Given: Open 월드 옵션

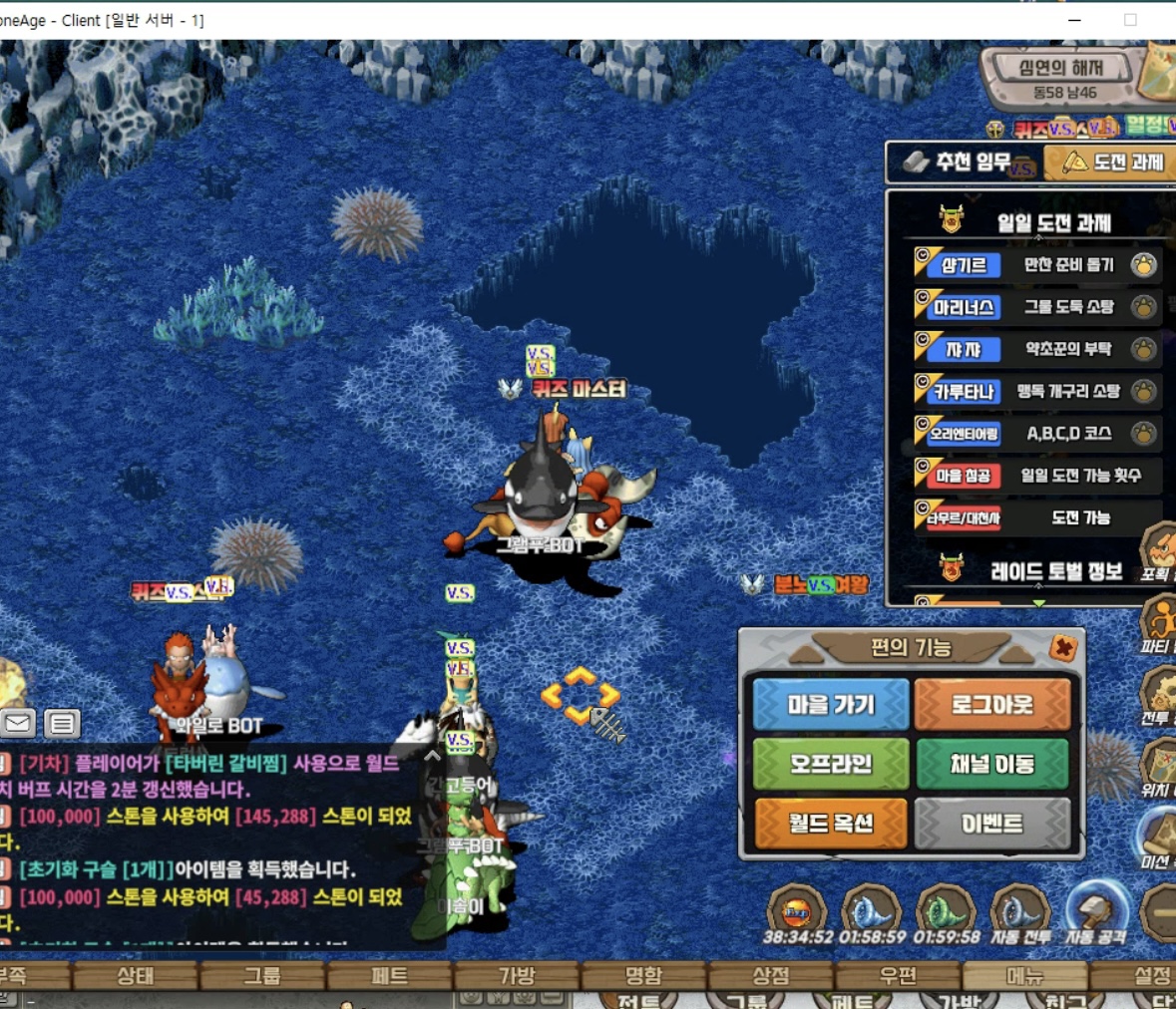Looking at the screenshot, I should (830, 824).
